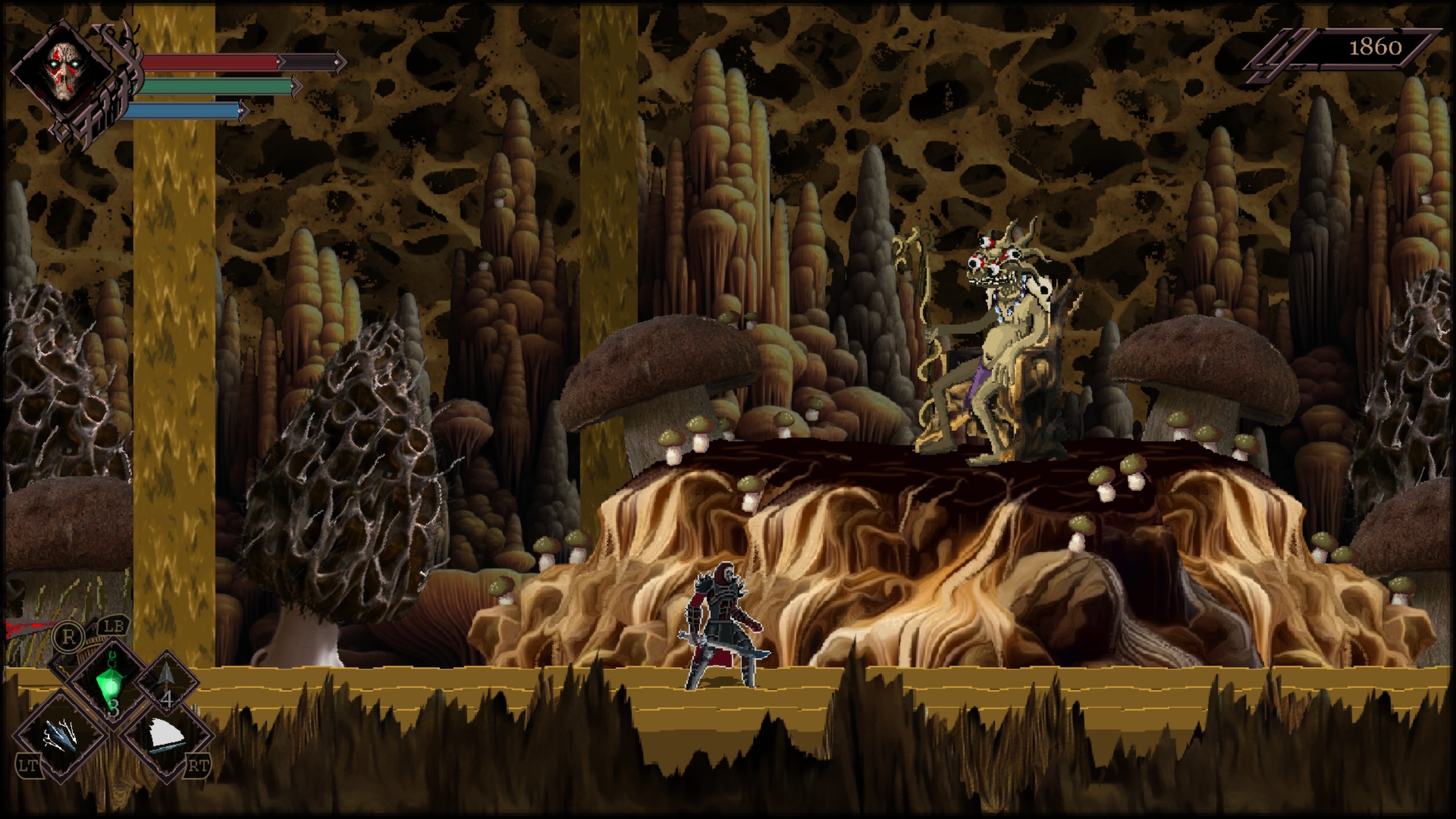Activate the ice shard spell slot
Image resolution: width=1456 pixels, height=819 pixels.
[60, 735]
